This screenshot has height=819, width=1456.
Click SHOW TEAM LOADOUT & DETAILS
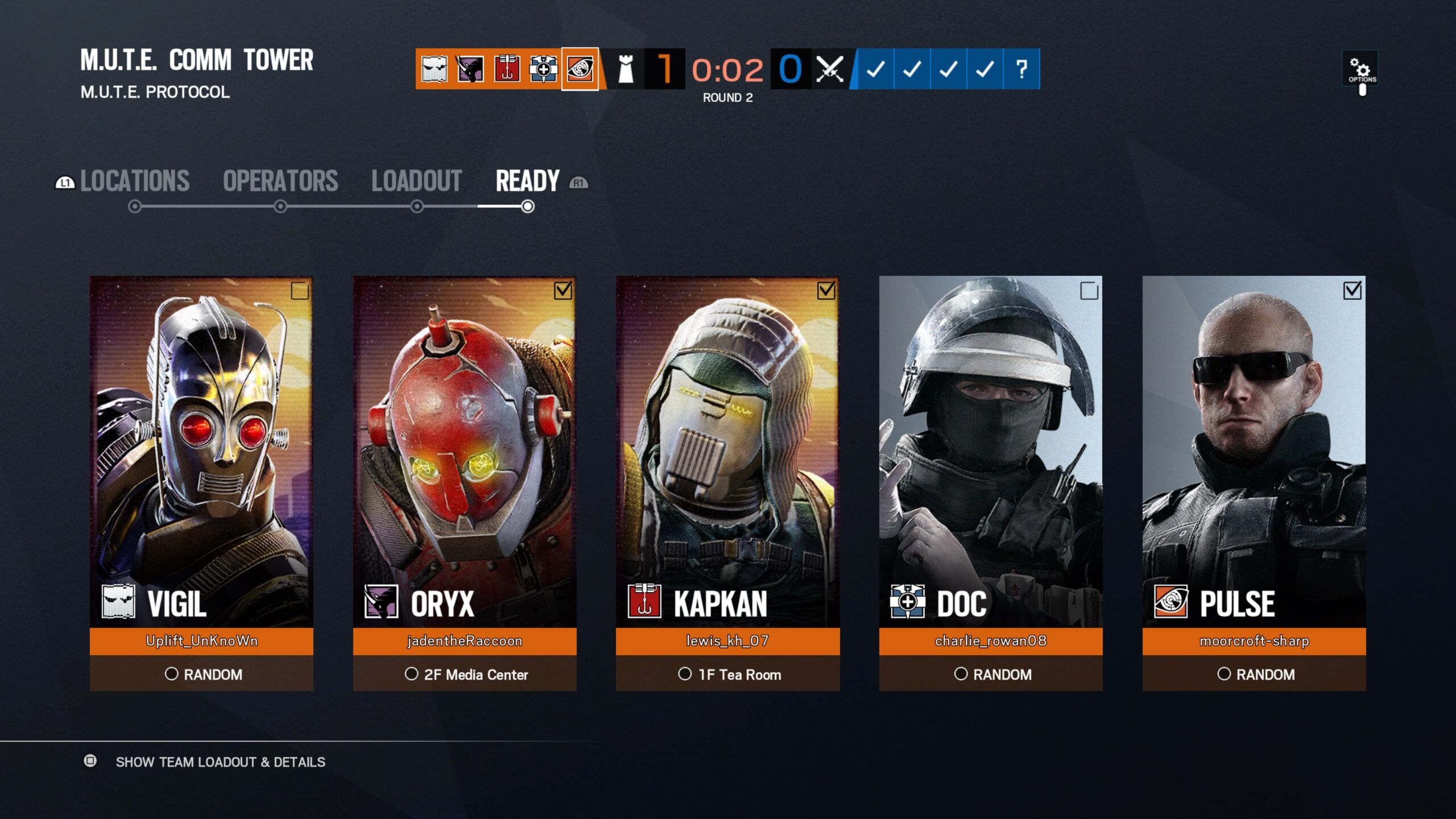pyautogui.click(x=219, y=762)
